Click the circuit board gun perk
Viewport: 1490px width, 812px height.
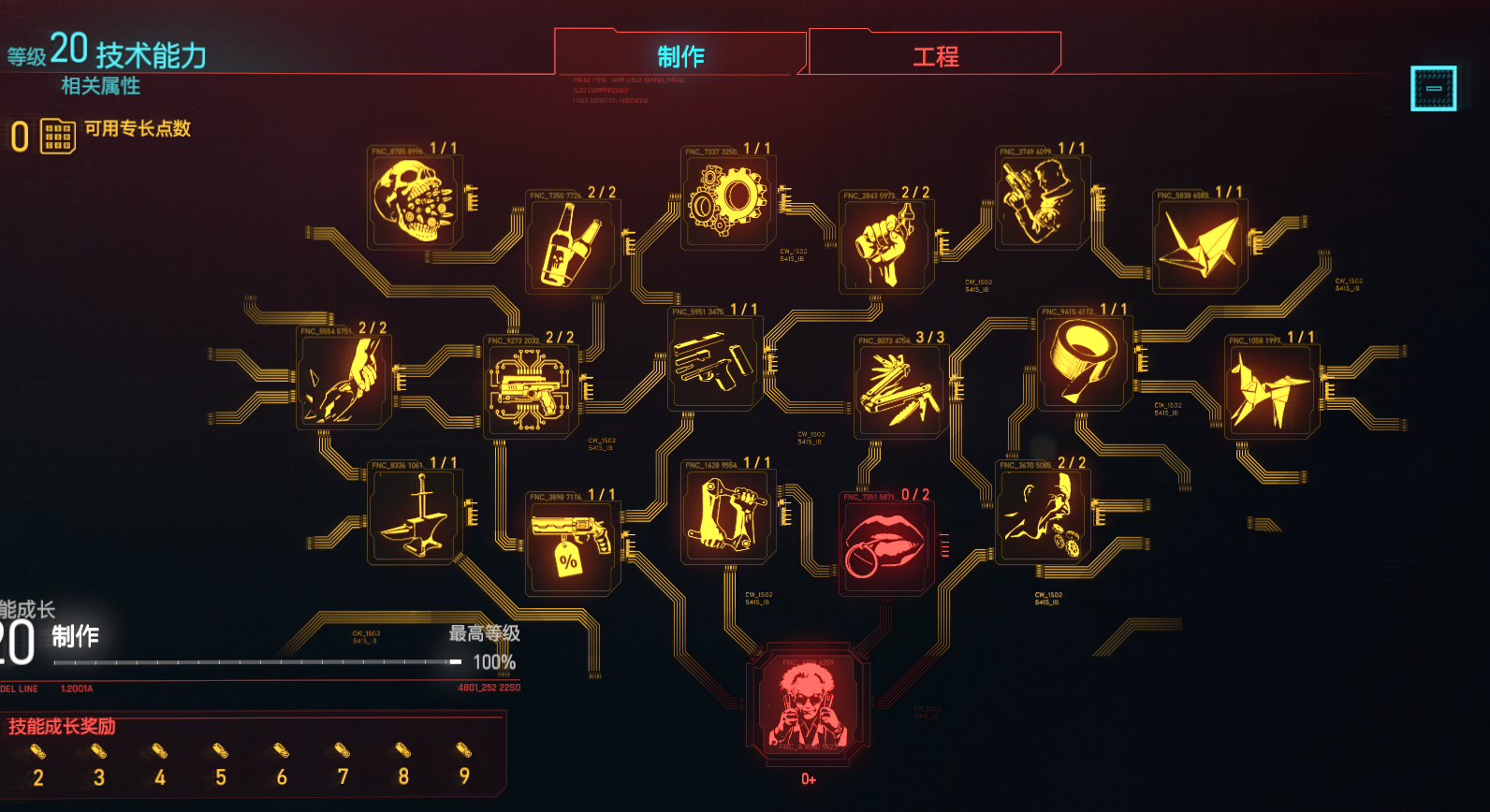pyautogui.click(x=530, y=389)
